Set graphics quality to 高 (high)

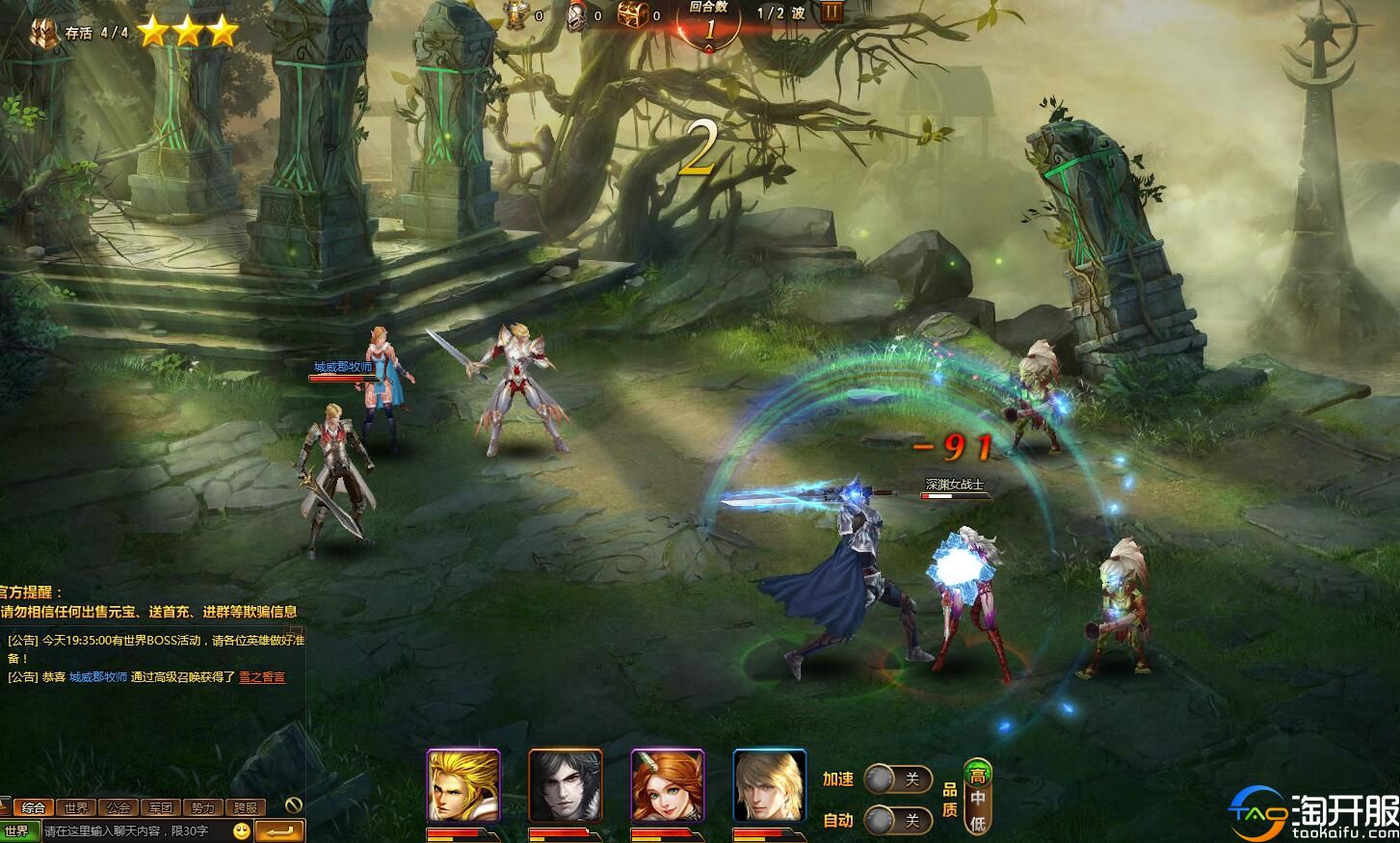pos(978,776)
